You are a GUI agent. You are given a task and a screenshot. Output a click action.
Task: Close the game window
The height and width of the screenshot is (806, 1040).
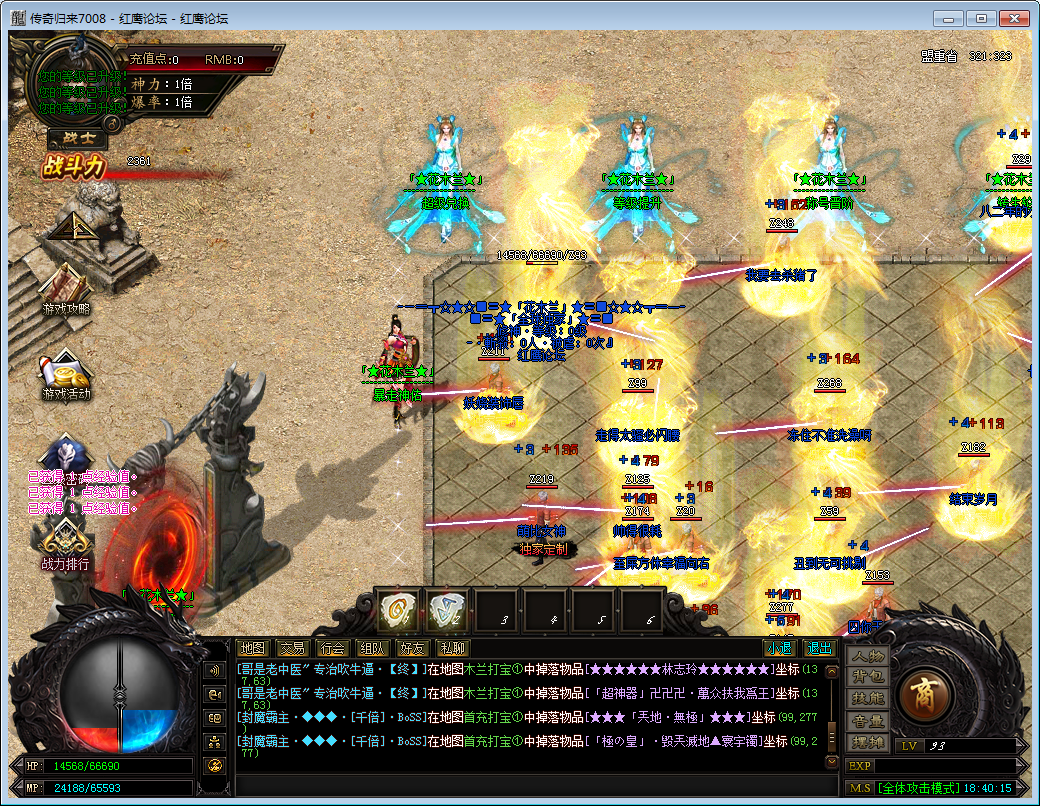(1015, 18)
